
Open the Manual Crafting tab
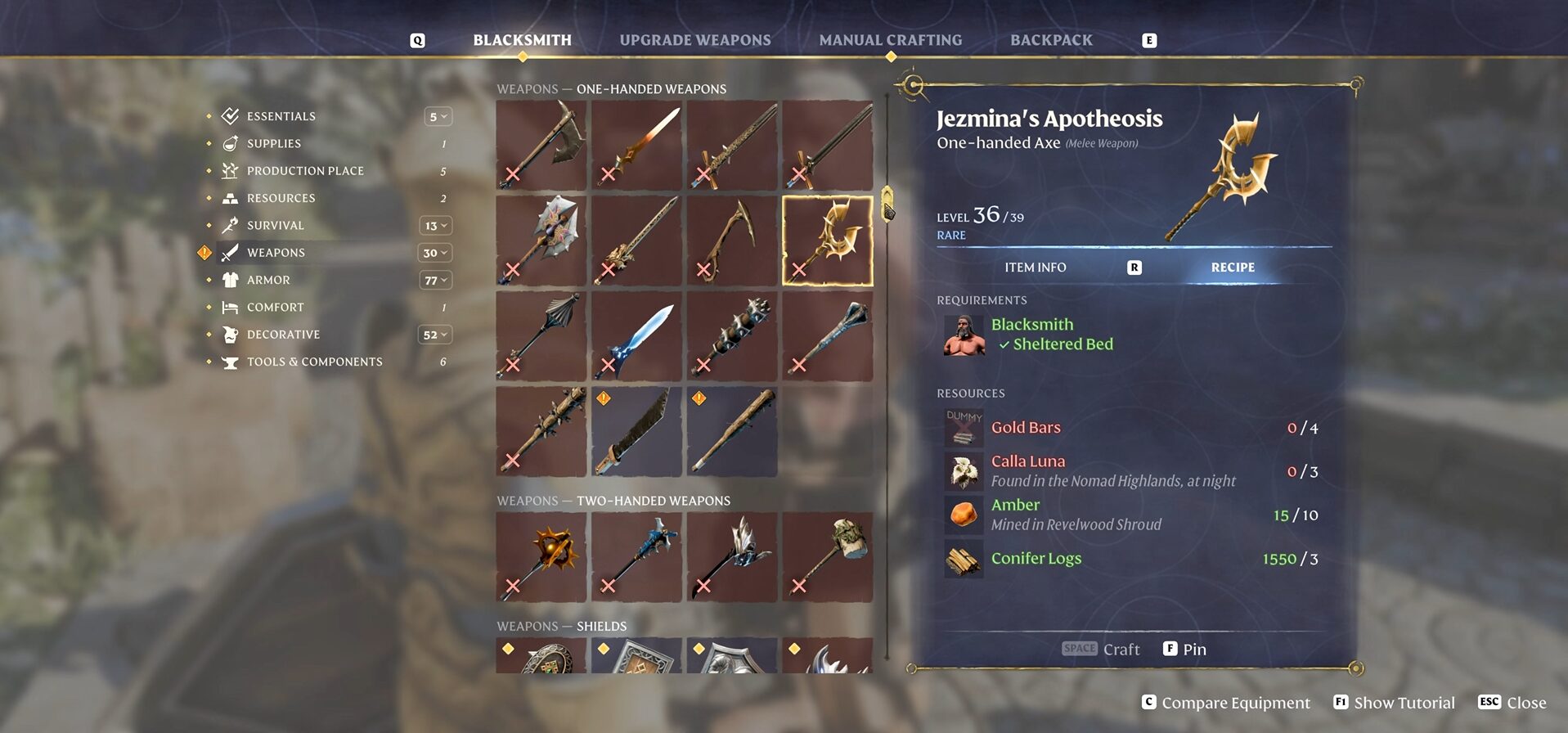point(890,40)
